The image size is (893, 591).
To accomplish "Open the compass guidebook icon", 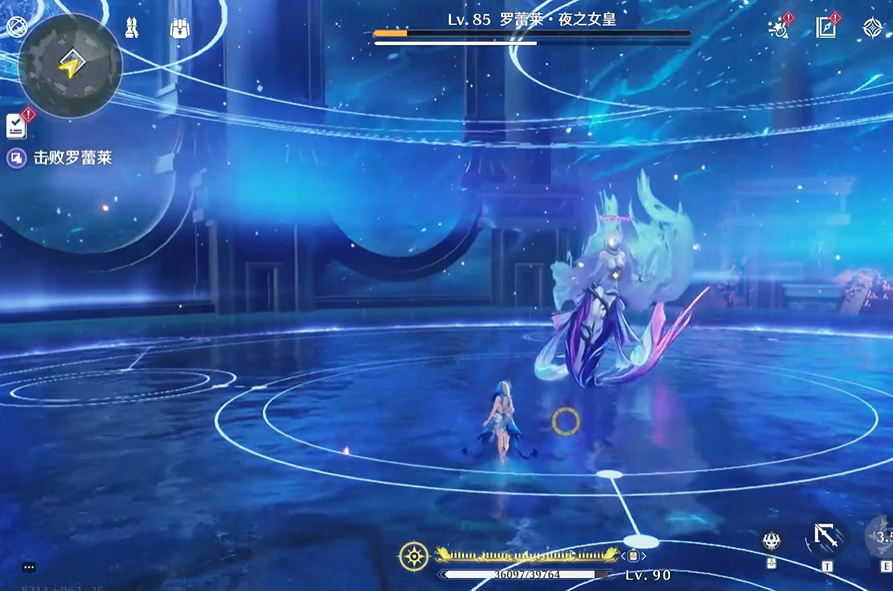I will [826, 27].
